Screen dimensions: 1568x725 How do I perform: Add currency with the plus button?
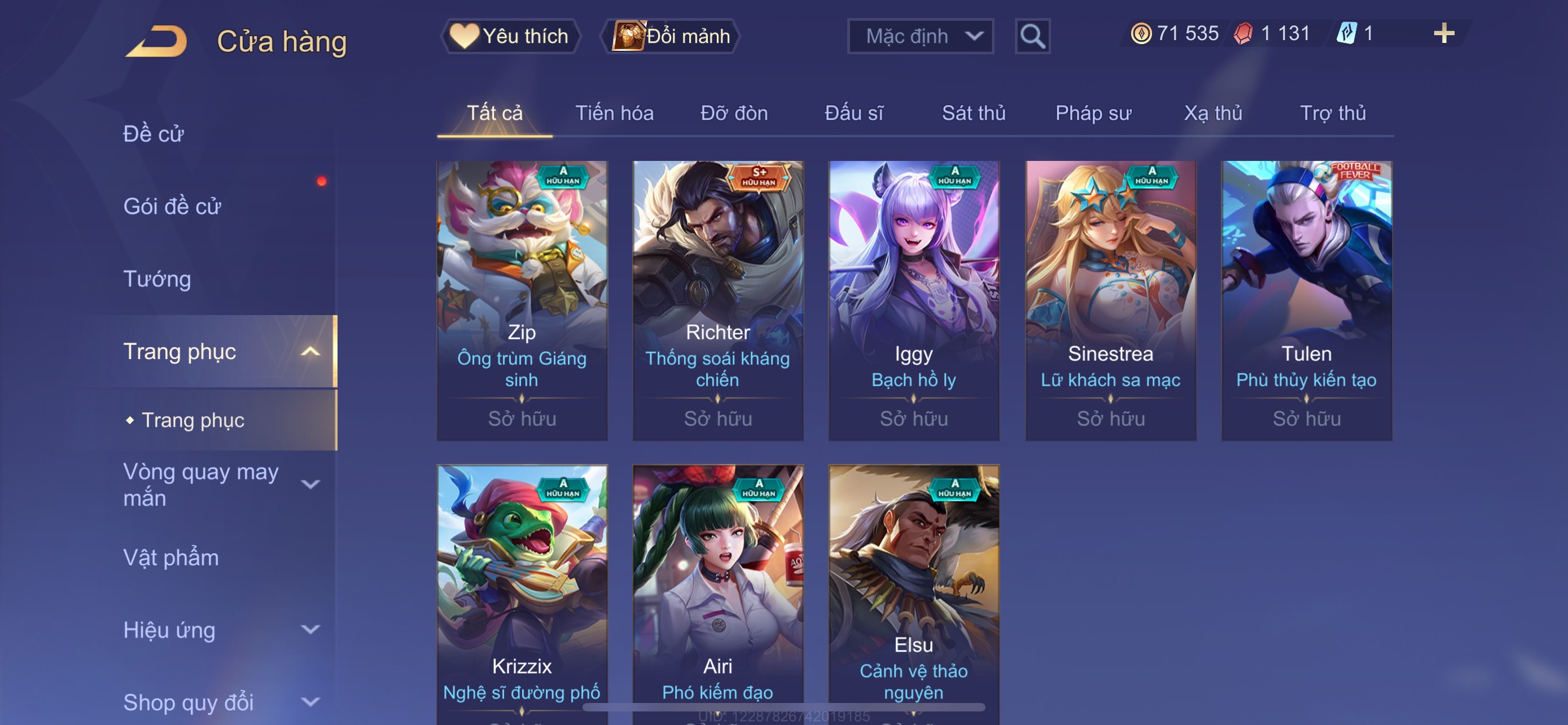click(x=1443, y=33)
